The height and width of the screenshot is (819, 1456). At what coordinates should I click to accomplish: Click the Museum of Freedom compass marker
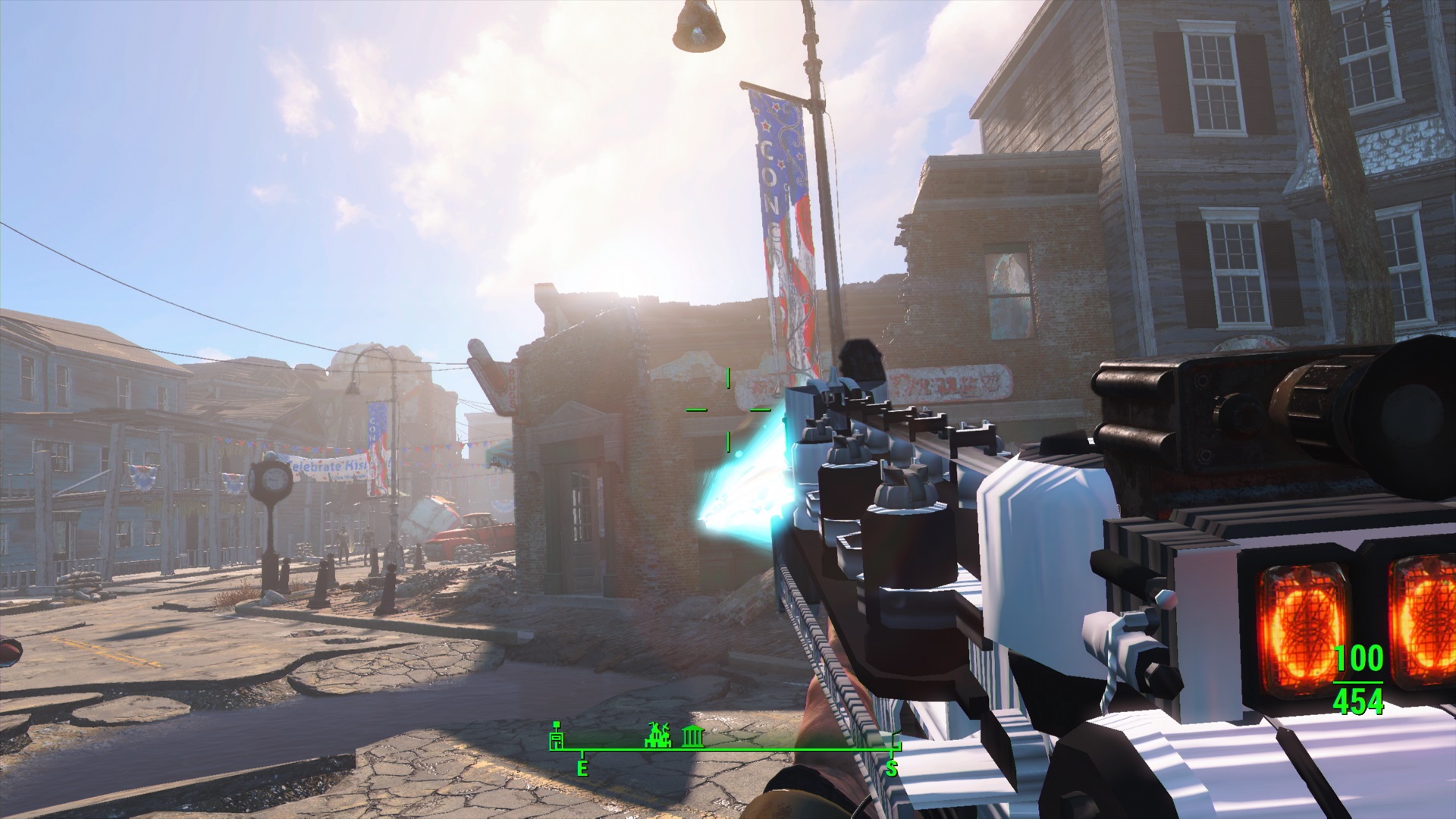[x=692, y=737]
